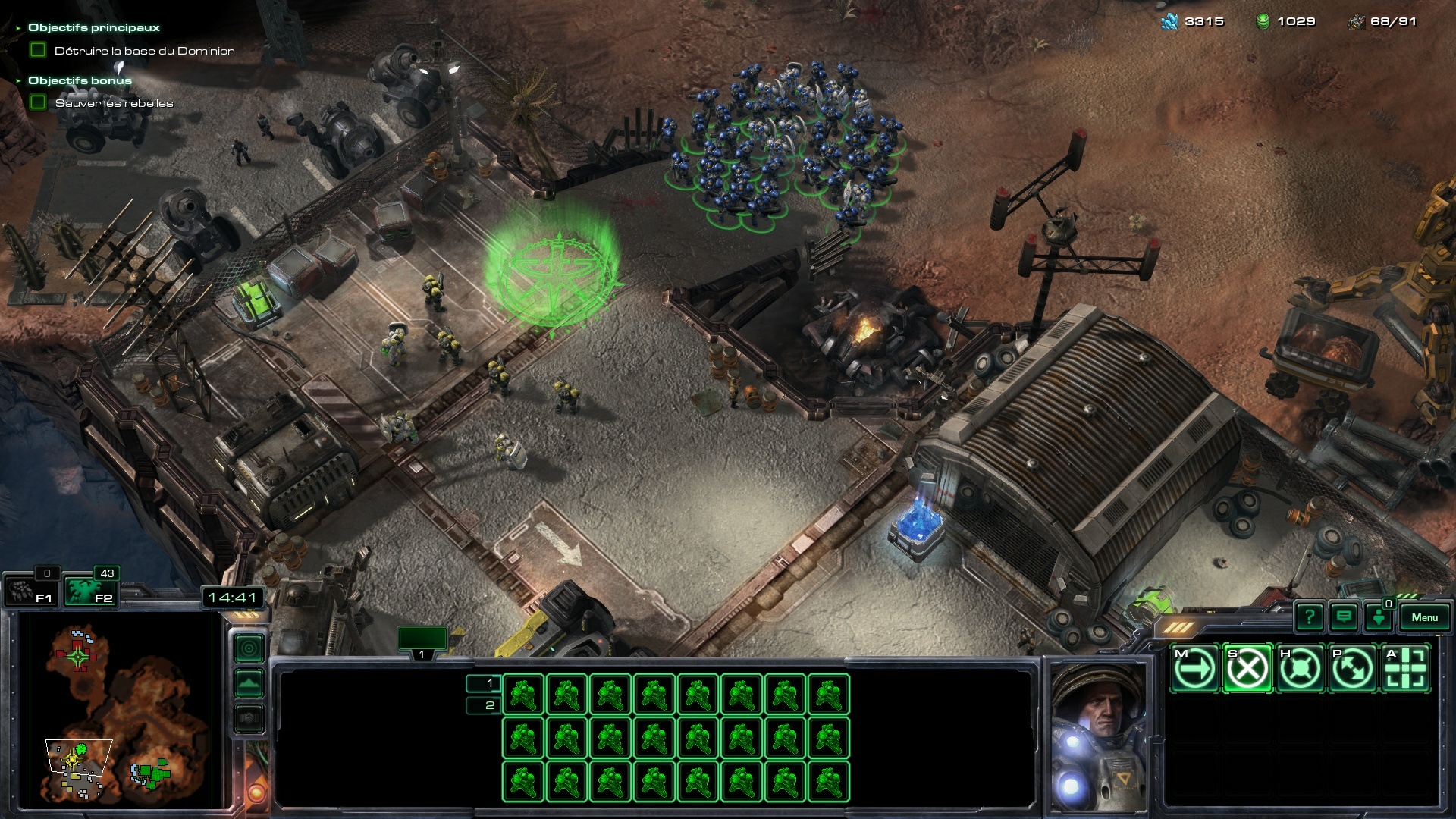The width and height of the screenshot is (1456, 819).
Task: Switch to selection page 1
Action: 484,683
